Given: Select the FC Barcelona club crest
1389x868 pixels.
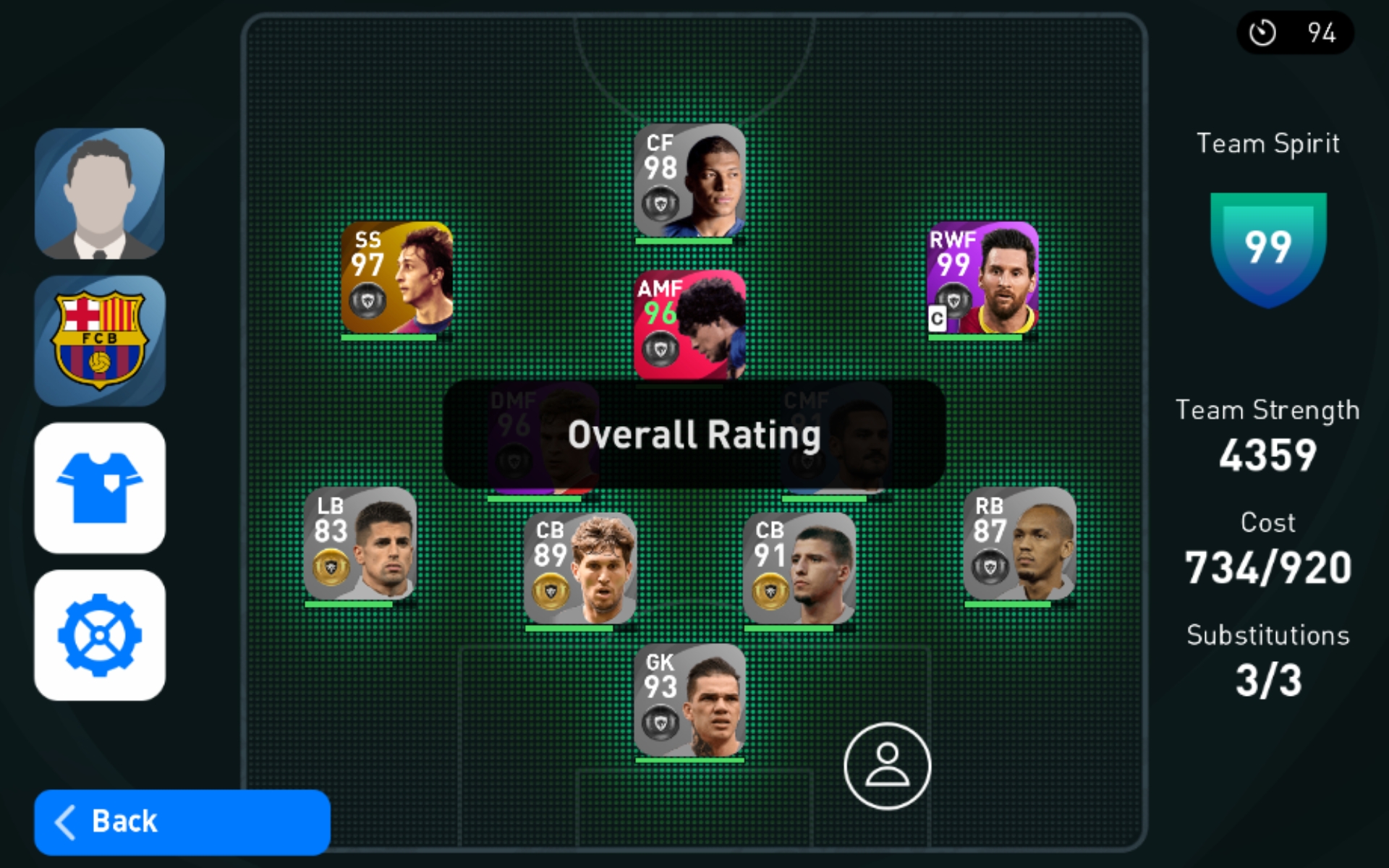Looking at the screenshot, I should 100,341.
